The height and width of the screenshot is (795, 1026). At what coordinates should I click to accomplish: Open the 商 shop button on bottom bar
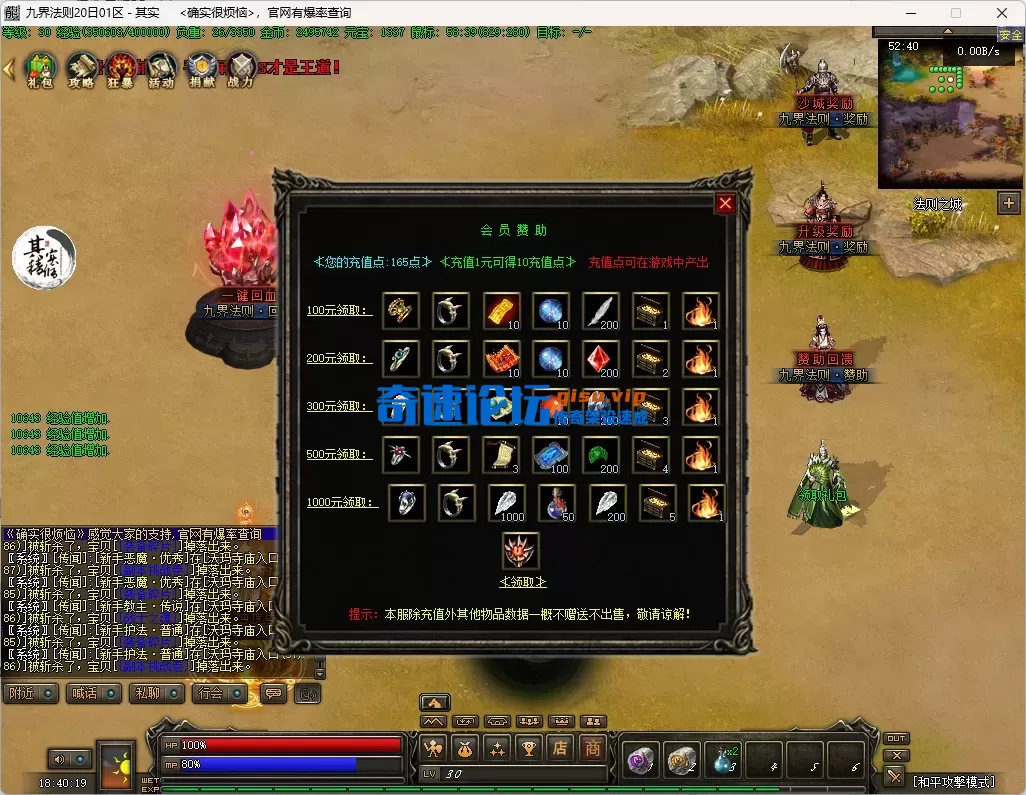click(593, 747)
